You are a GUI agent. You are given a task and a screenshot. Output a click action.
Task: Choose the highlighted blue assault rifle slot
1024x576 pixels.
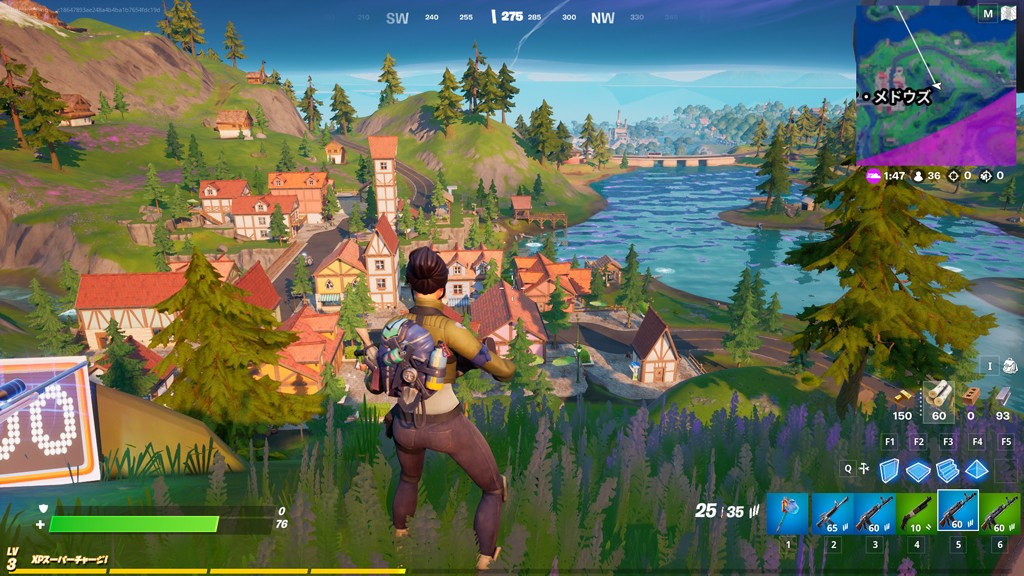tap(958, 511)
